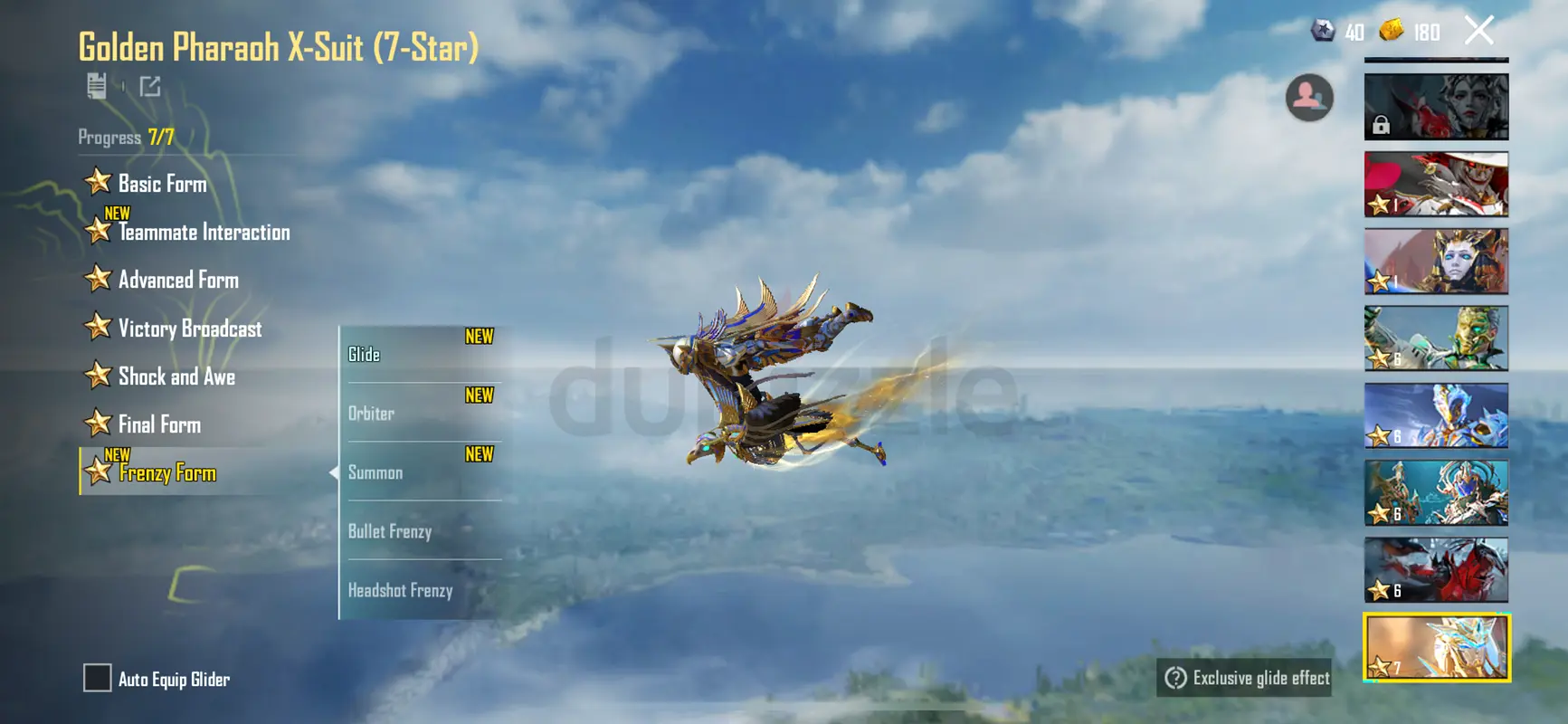The width and height of the screenshot is (1568, 724).
Task: Open the Advanced Form stage
Action: pos(178,281)
